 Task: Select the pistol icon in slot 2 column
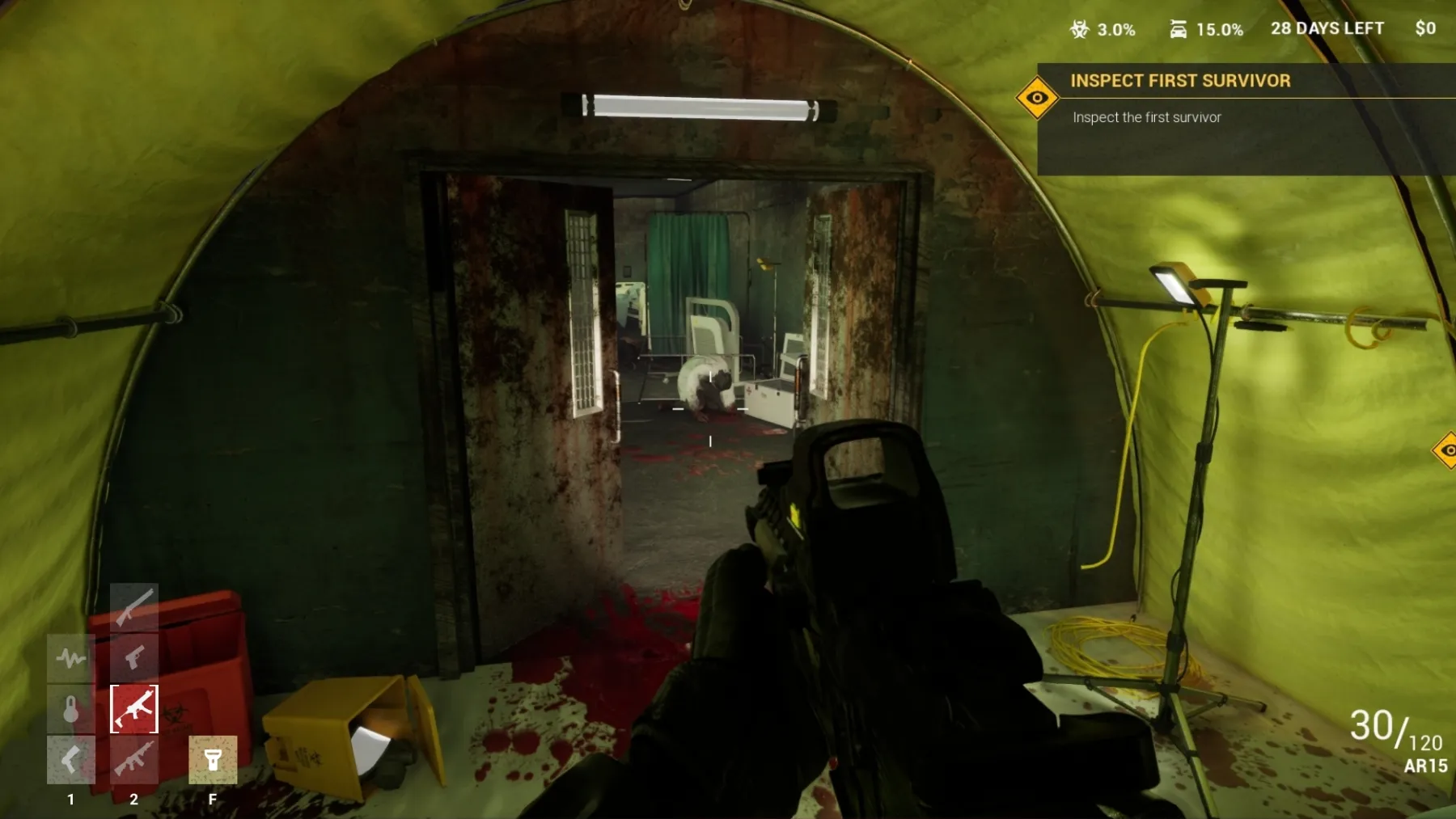(x=133, y=656)
